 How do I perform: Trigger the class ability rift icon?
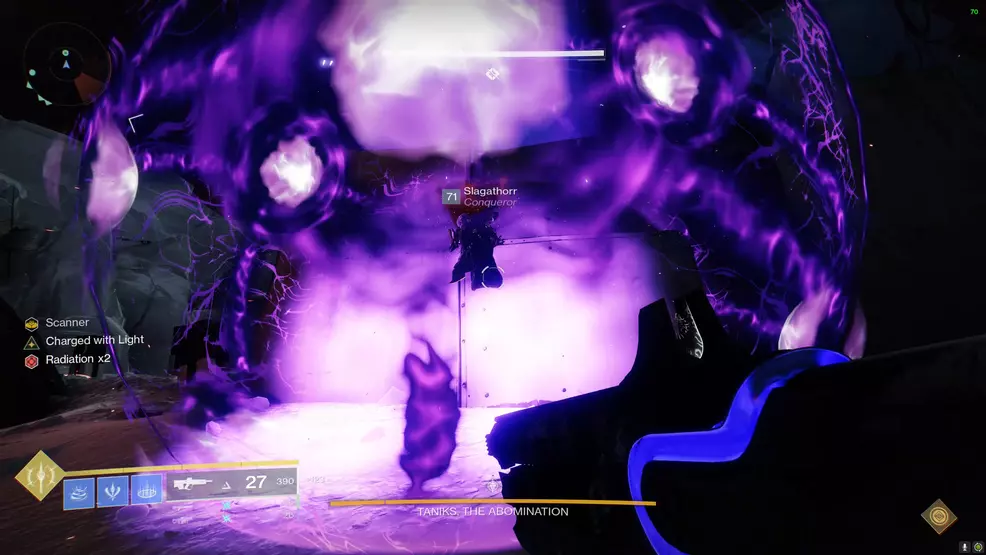pyautogui.click(x=147, y=491)
